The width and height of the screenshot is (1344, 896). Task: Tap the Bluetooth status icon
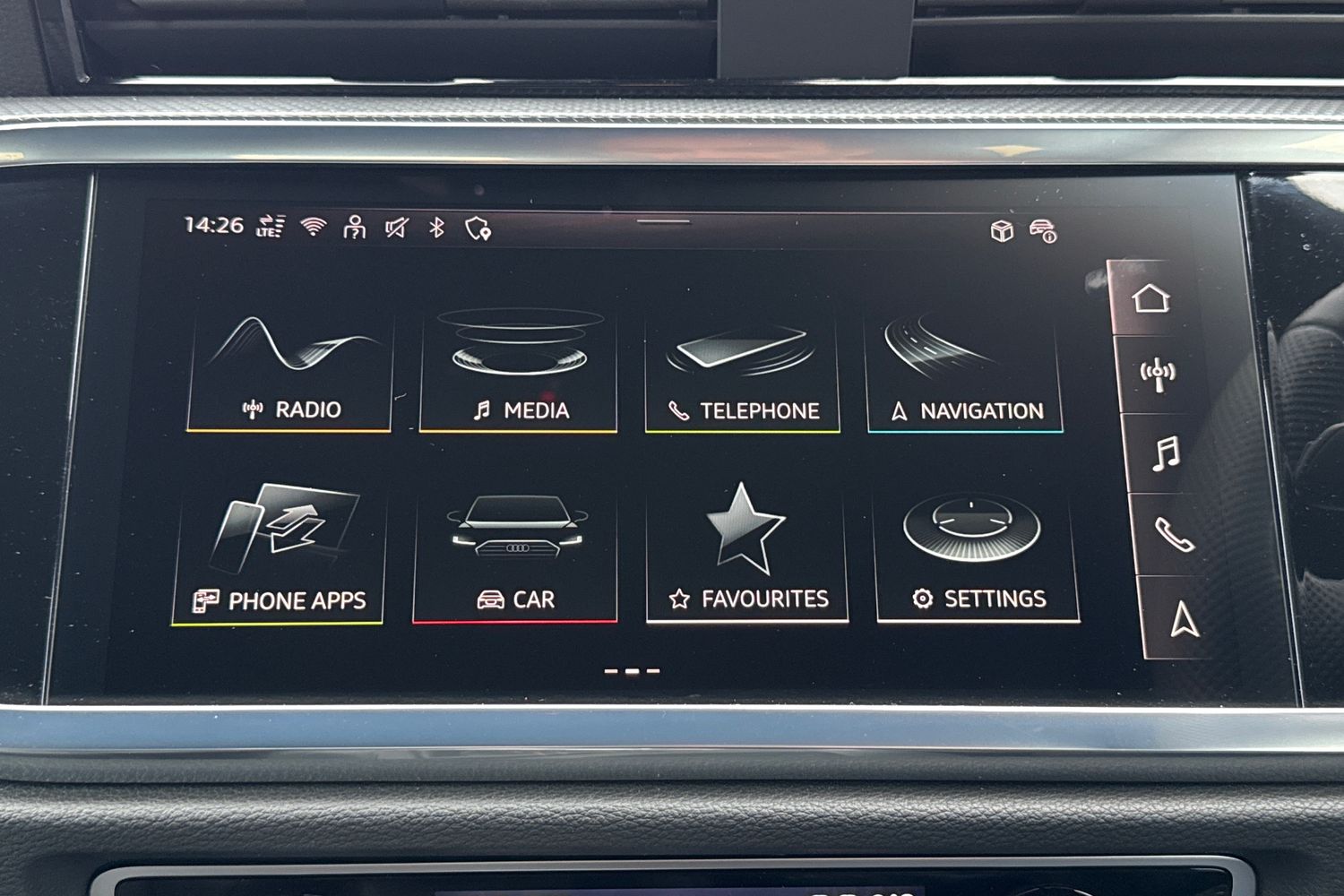pyautogui.click(x=436, y=228)
